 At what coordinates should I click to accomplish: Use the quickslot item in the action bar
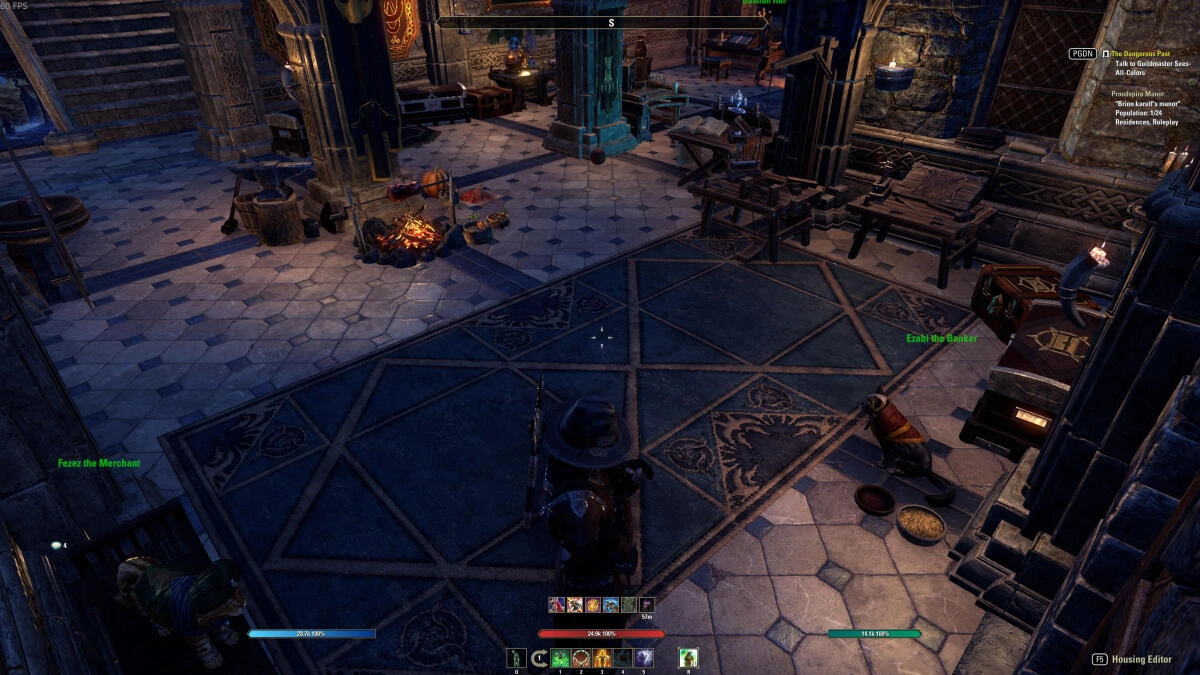click(516, 658)
